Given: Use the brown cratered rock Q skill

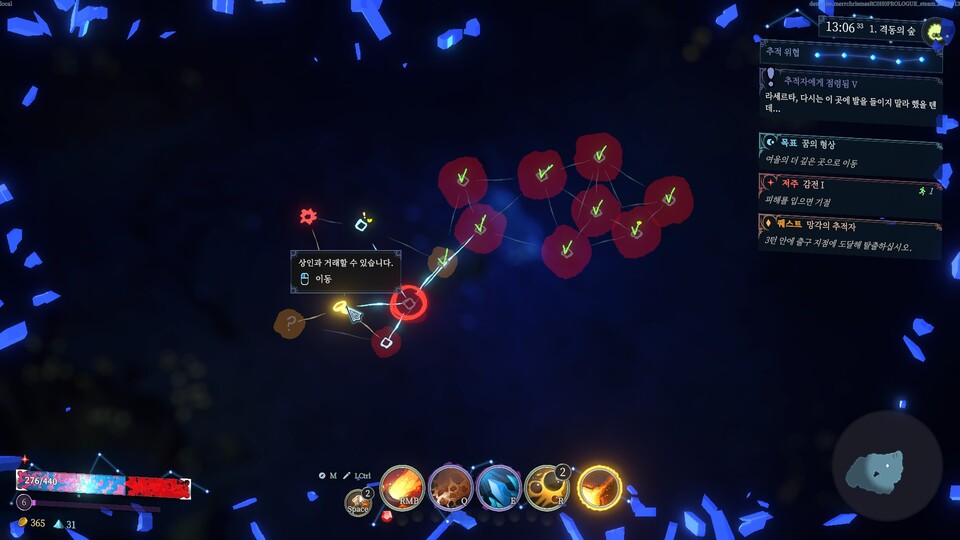Looking at the screenshot, I should pyautogui.click(x=450, y=488).
